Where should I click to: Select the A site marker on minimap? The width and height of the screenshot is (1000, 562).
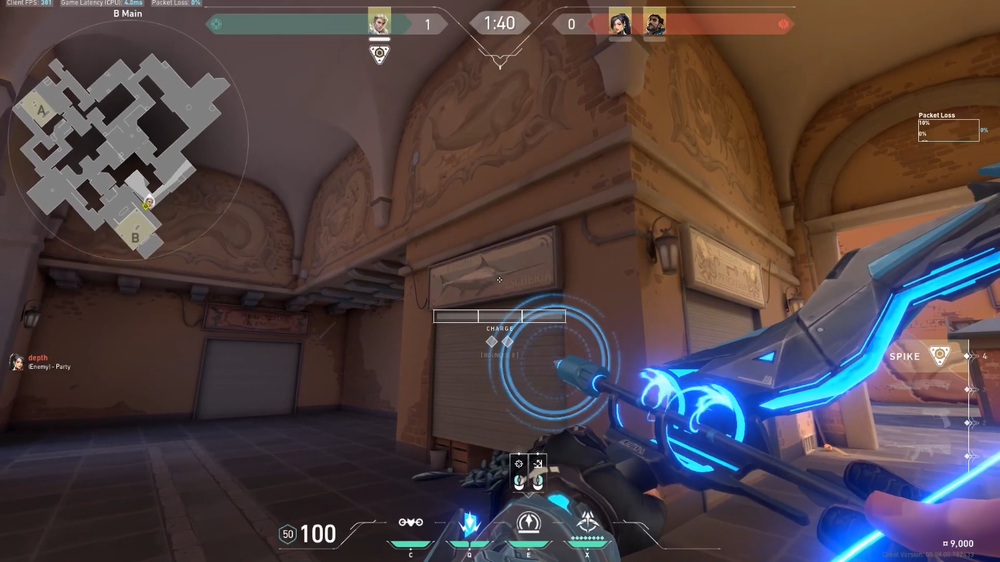point(42,110)
